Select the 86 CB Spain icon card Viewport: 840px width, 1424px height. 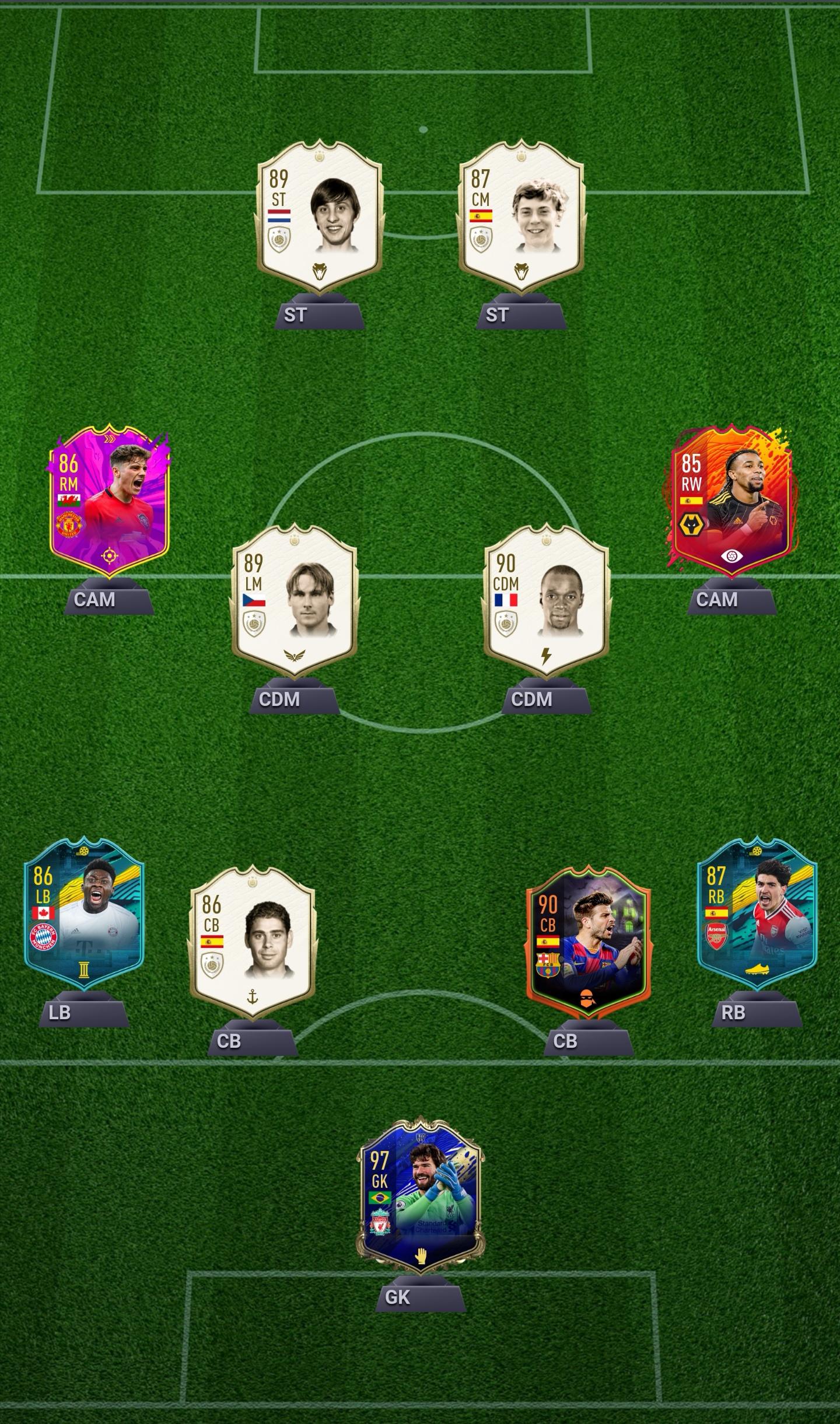pos(252,942)
